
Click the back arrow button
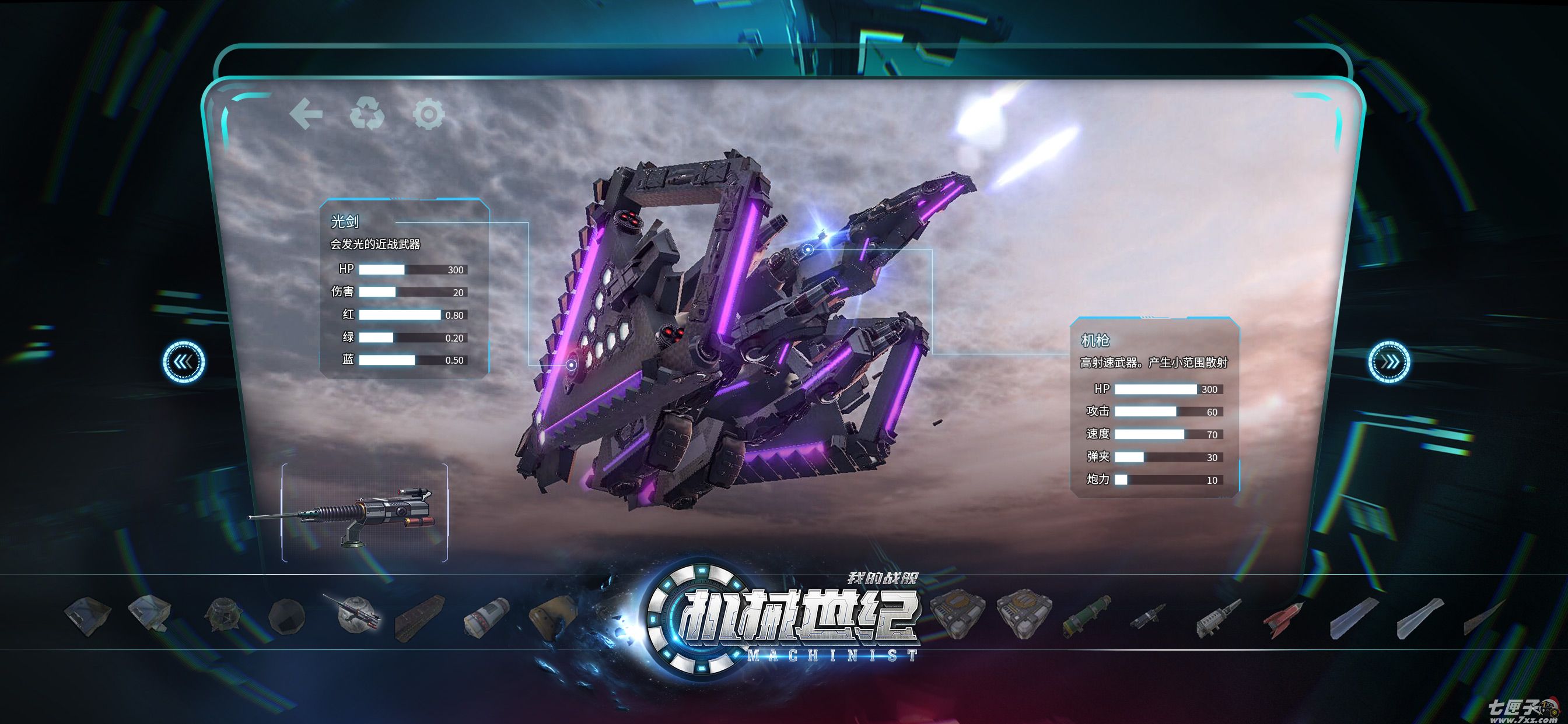pos(306,114)
